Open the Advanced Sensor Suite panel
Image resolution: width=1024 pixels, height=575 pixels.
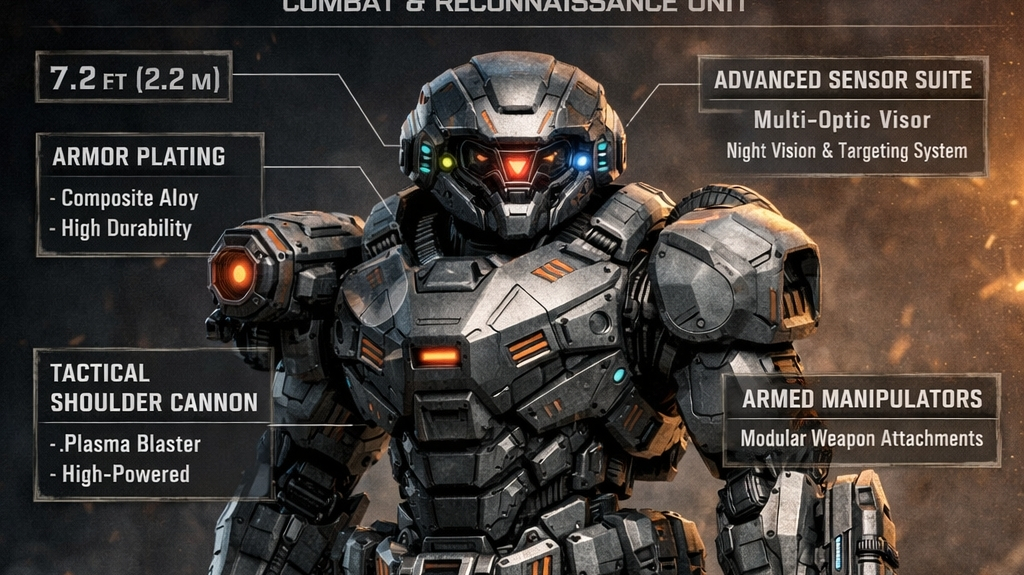pos(843,116)
